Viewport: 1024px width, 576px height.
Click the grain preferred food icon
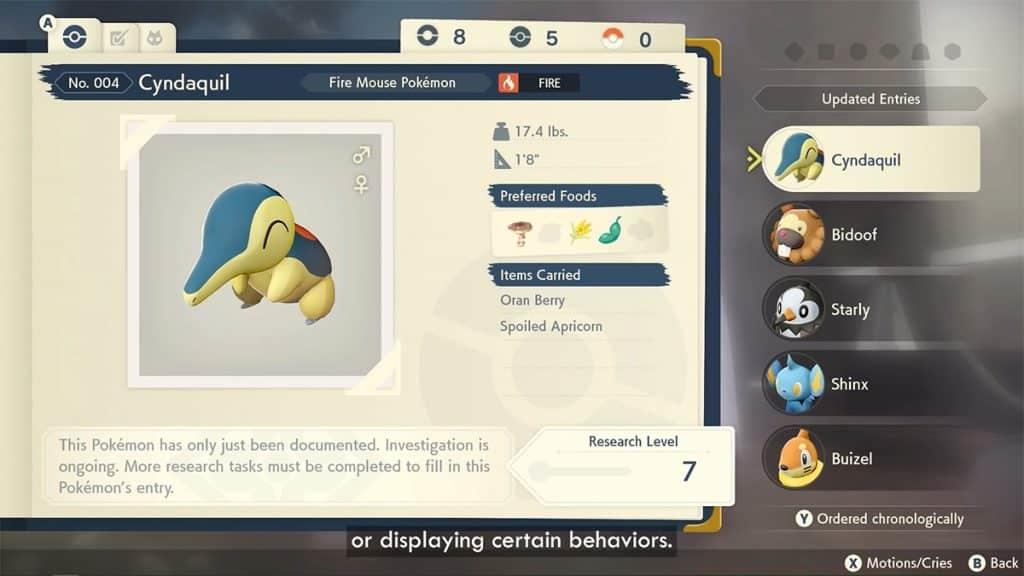click(580, 232)
